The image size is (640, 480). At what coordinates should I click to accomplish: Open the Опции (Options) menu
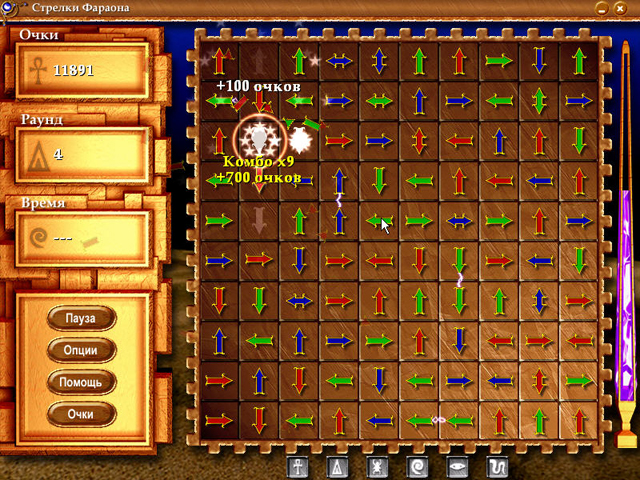tap(81, 350)
